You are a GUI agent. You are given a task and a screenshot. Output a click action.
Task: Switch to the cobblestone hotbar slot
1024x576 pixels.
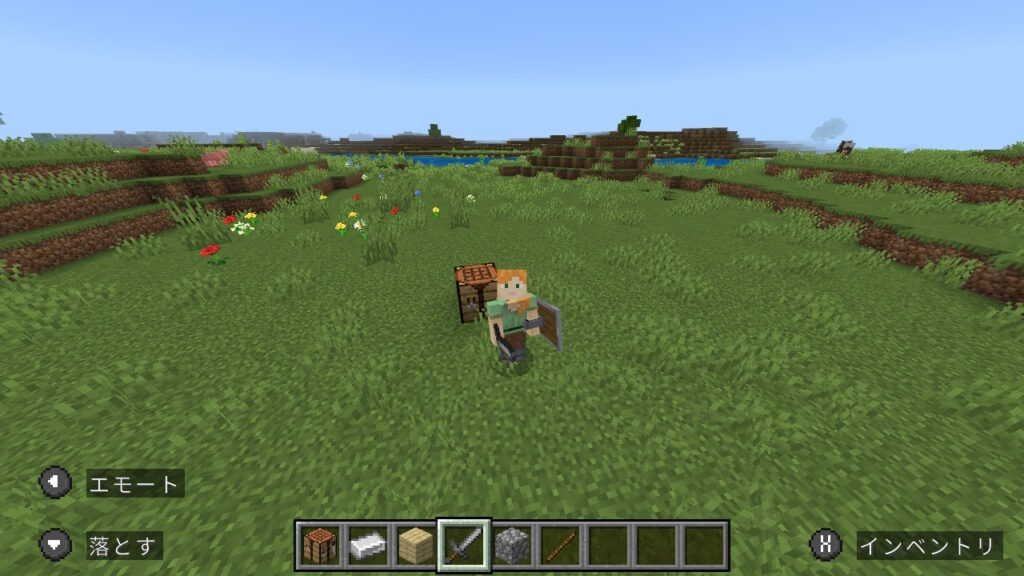click(512, 545)
